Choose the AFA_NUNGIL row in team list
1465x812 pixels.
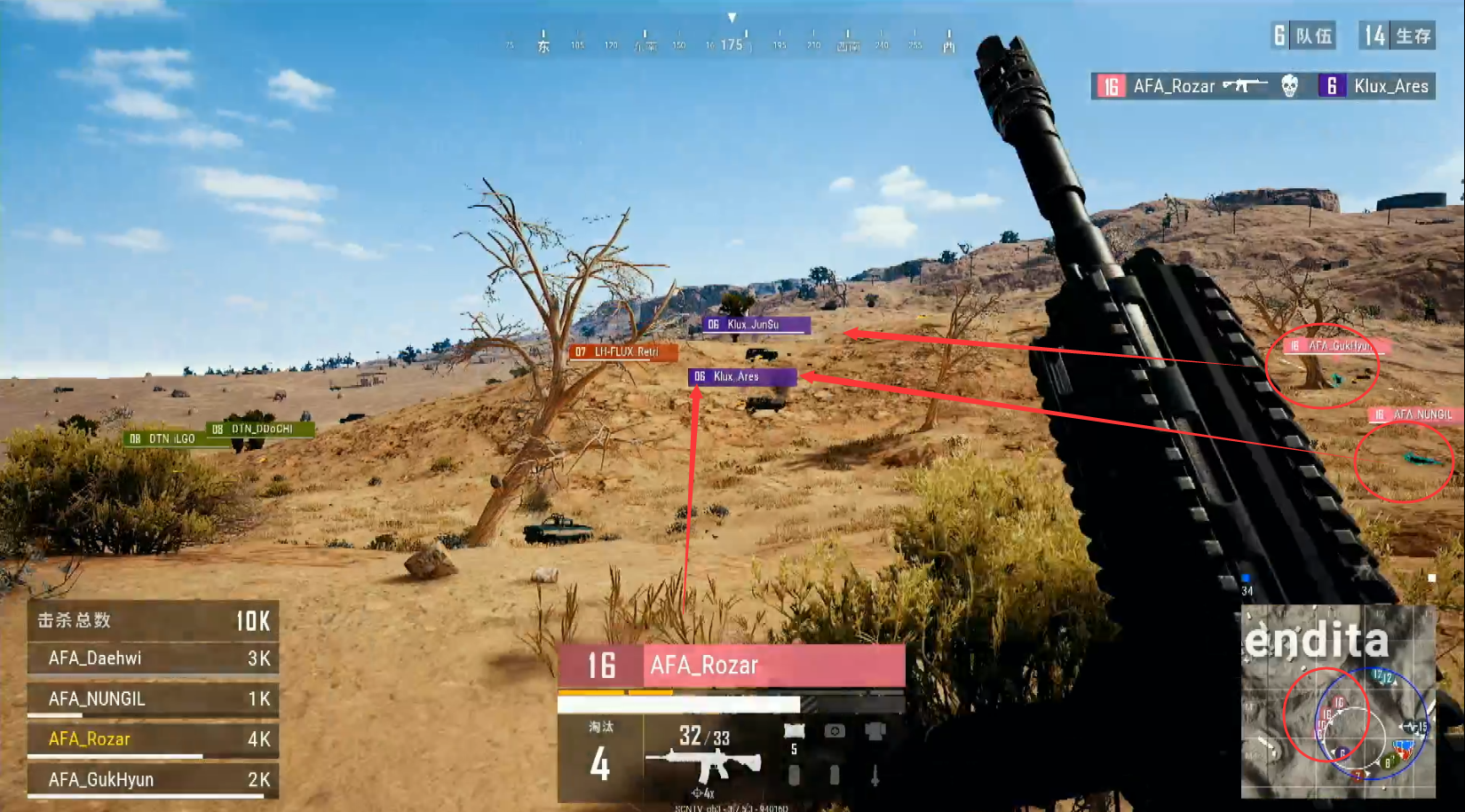152,699
